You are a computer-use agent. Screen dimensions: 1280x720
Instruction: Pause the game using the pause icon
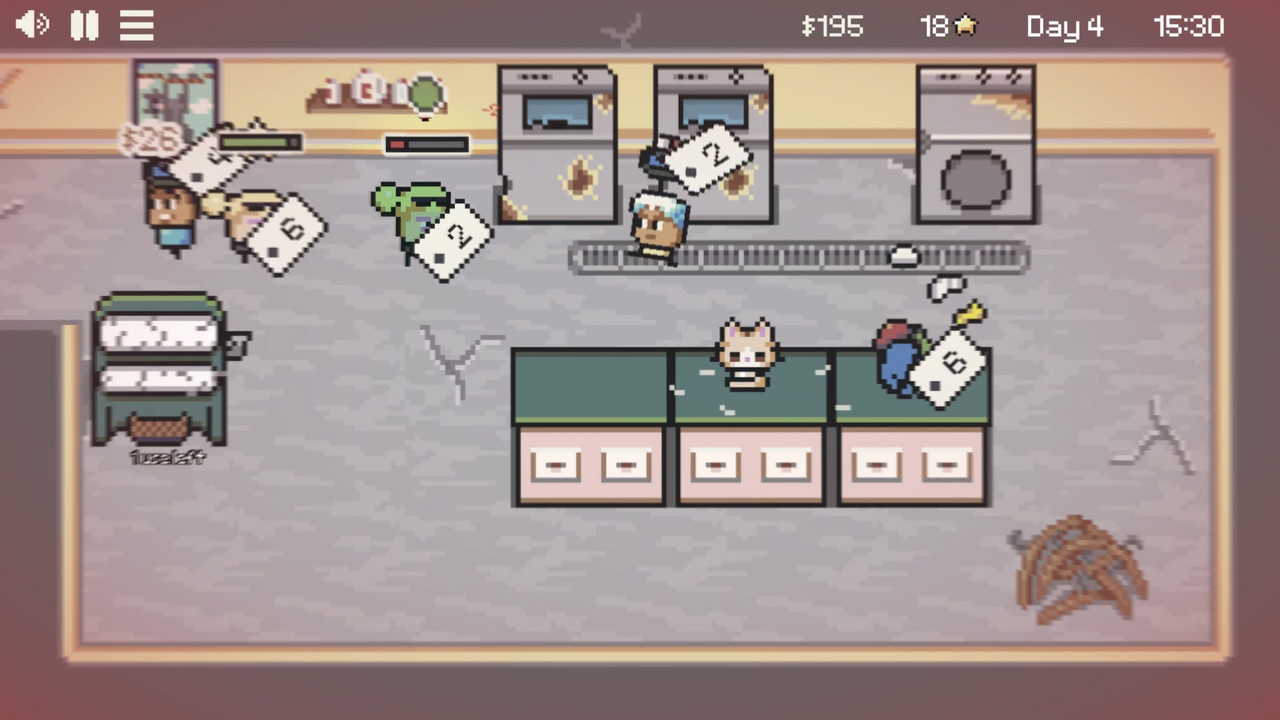[85, 25]
